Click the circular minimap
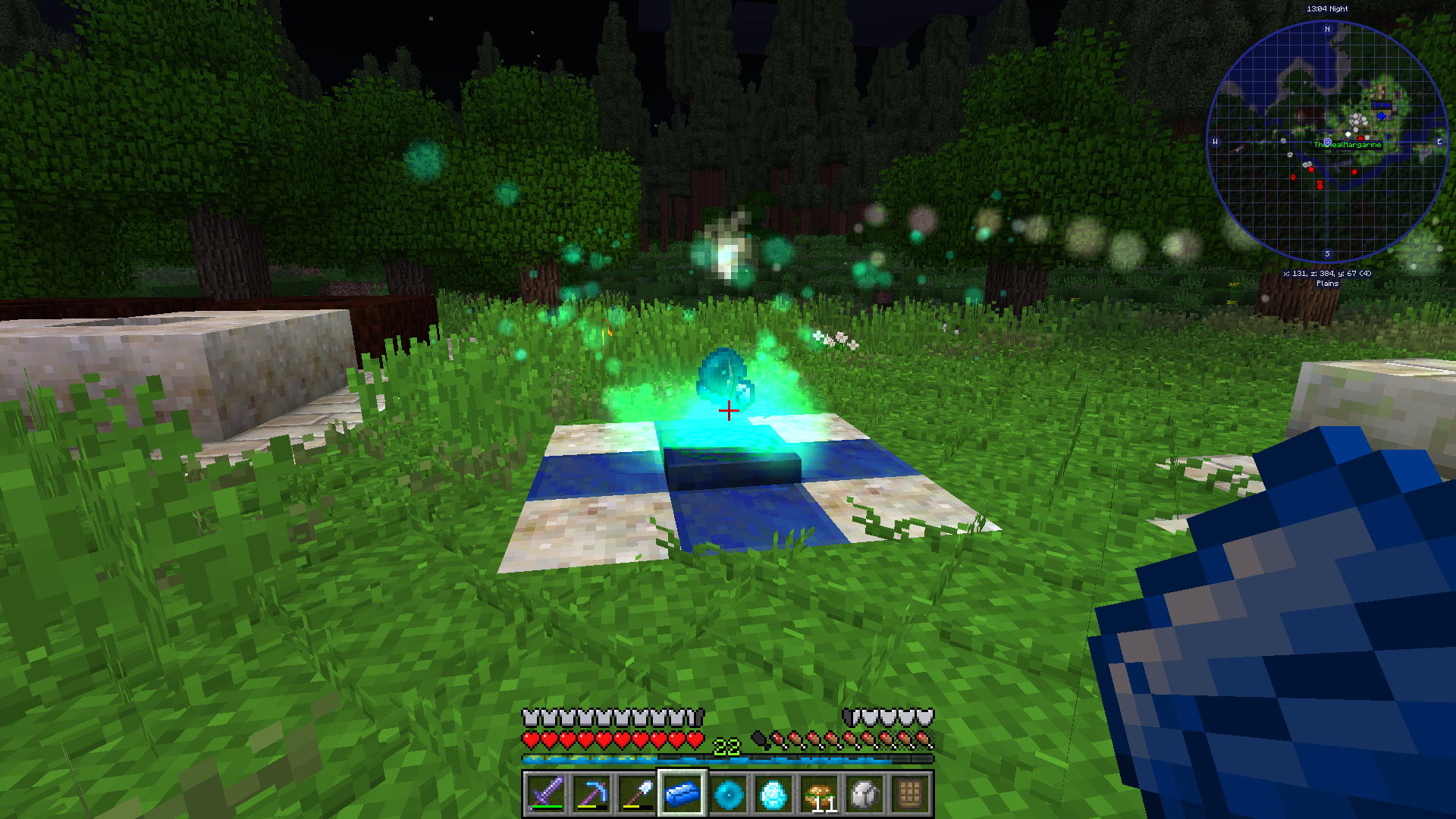 [x=1327, y=142]
